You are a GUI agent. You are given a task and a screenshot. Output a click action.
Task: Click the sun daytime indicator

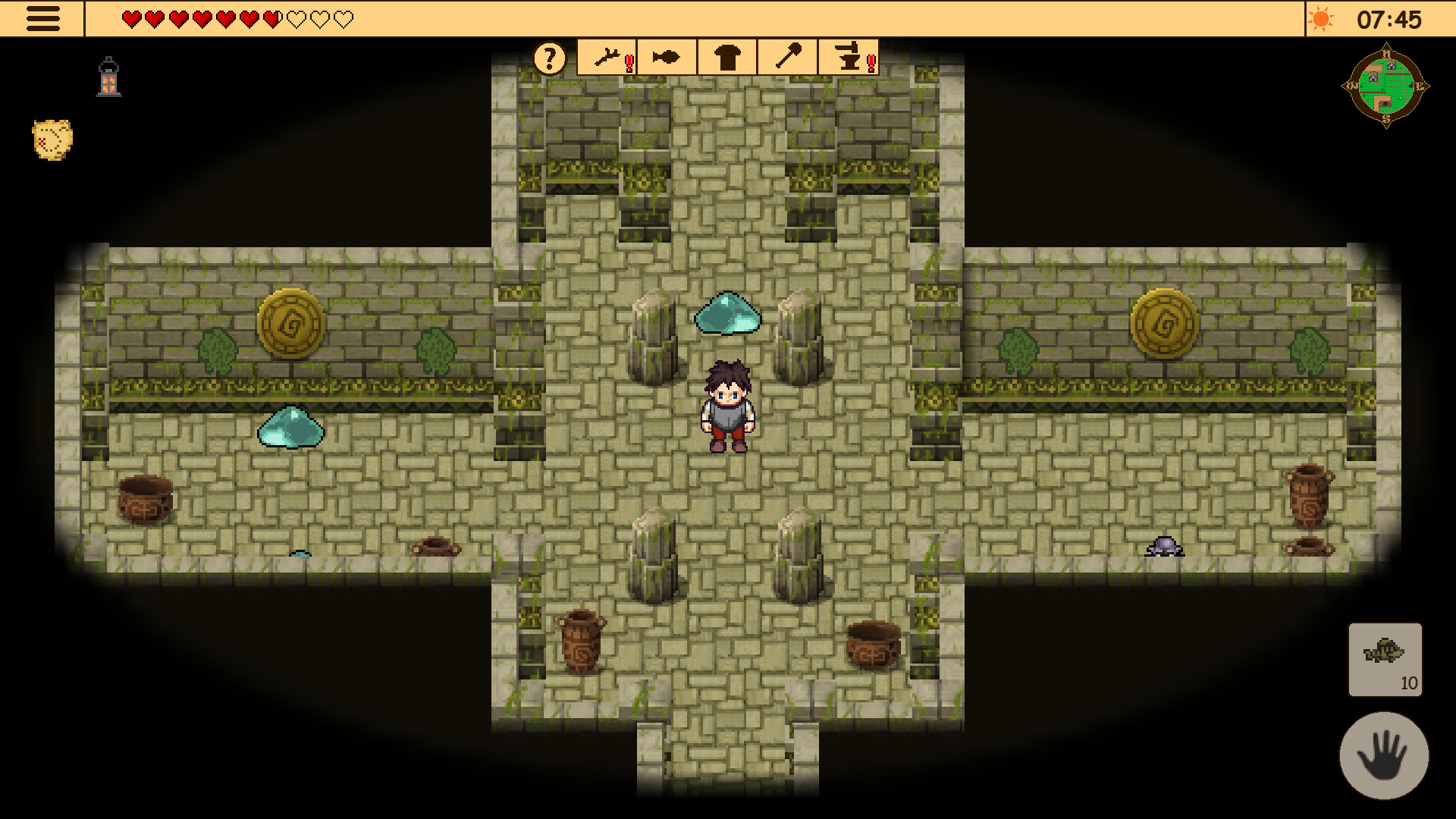(1323, 18)
